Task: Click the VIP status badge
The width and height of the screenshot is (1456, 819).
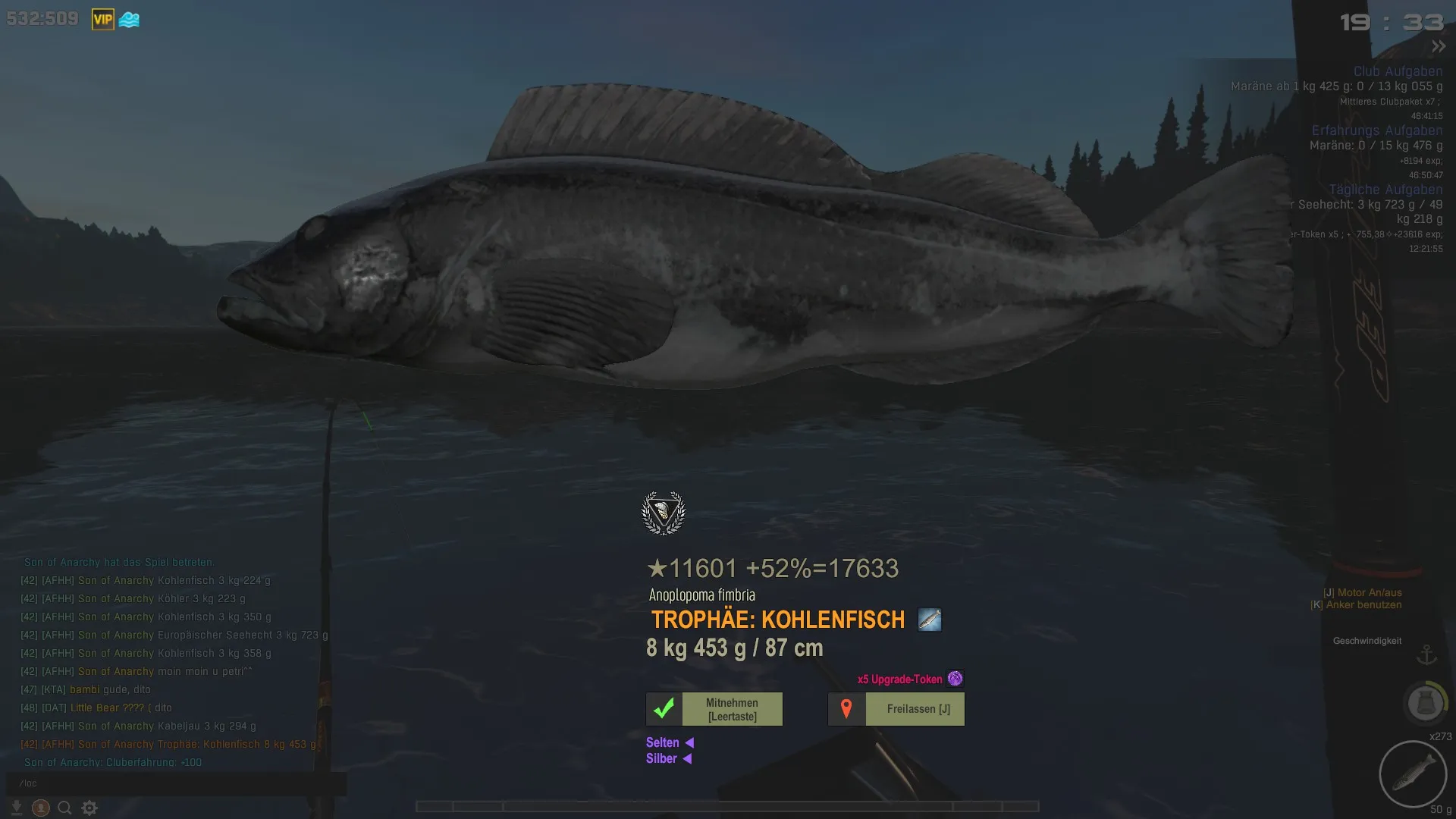Action: (x=103, y=20)
